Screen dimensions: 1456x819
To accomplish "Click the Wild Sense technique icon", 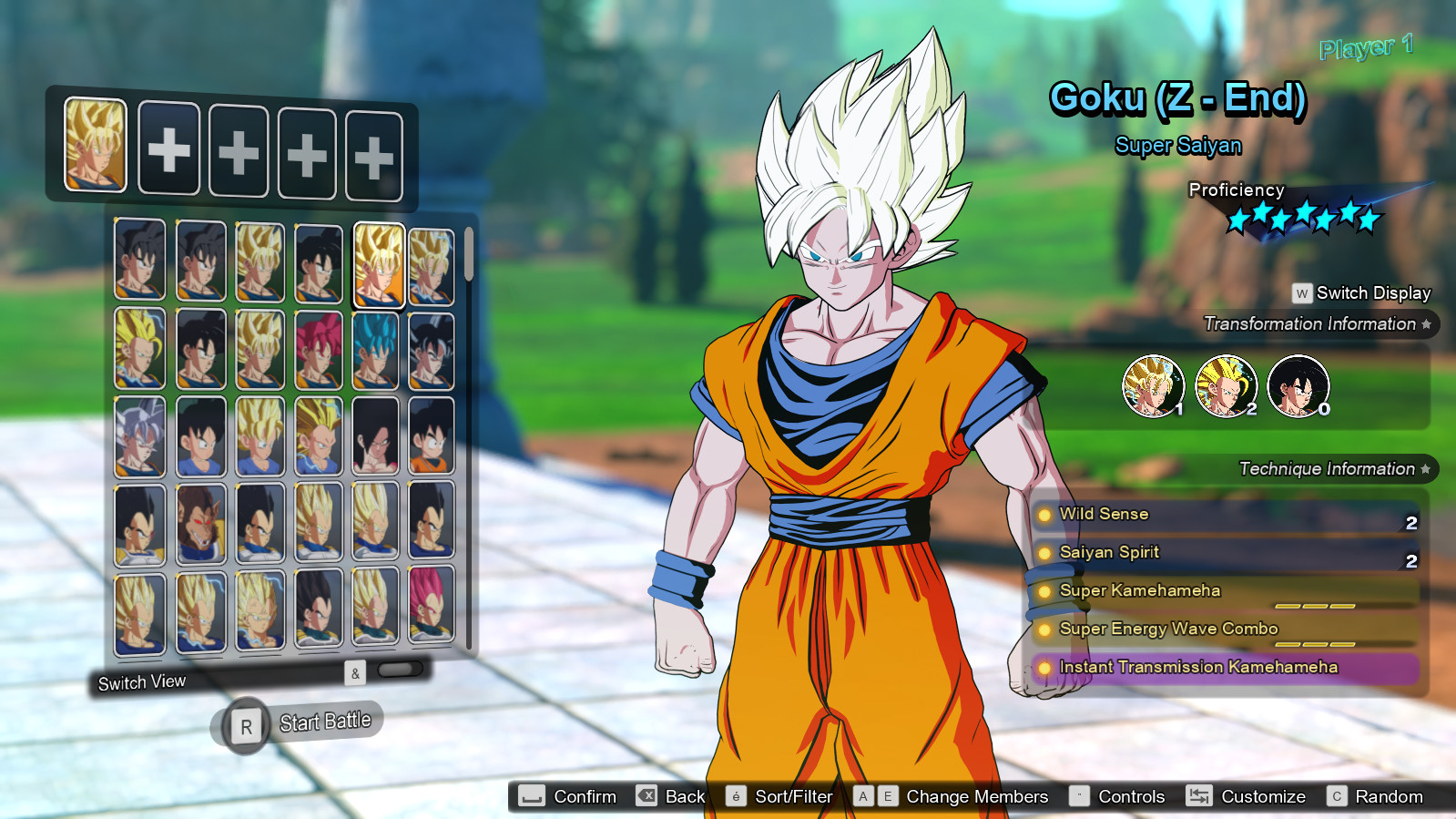I will 1044,514.
